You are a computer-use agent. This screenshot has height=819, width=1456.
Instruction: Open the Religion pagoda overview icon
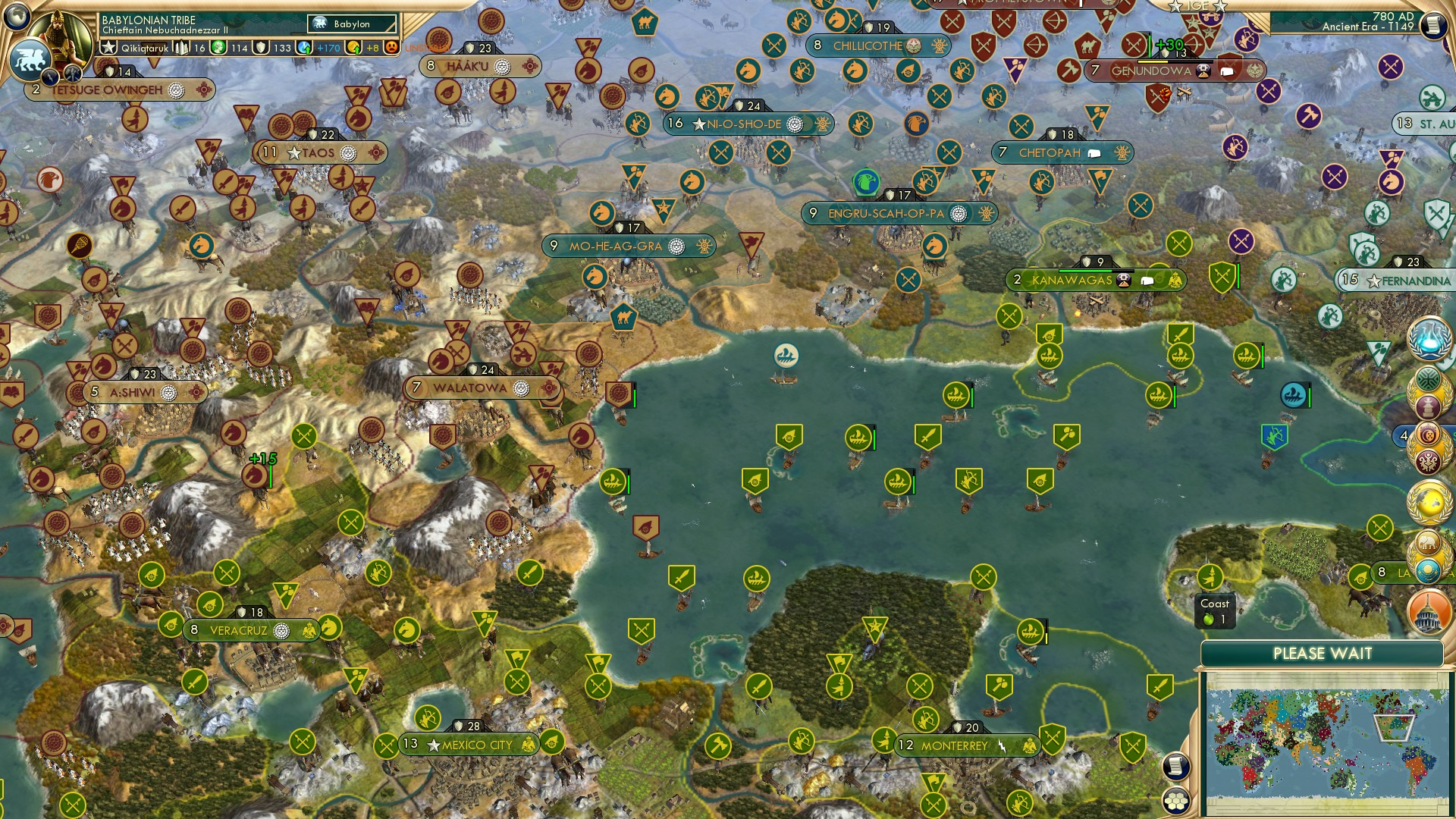click(x=1429, y=407)
